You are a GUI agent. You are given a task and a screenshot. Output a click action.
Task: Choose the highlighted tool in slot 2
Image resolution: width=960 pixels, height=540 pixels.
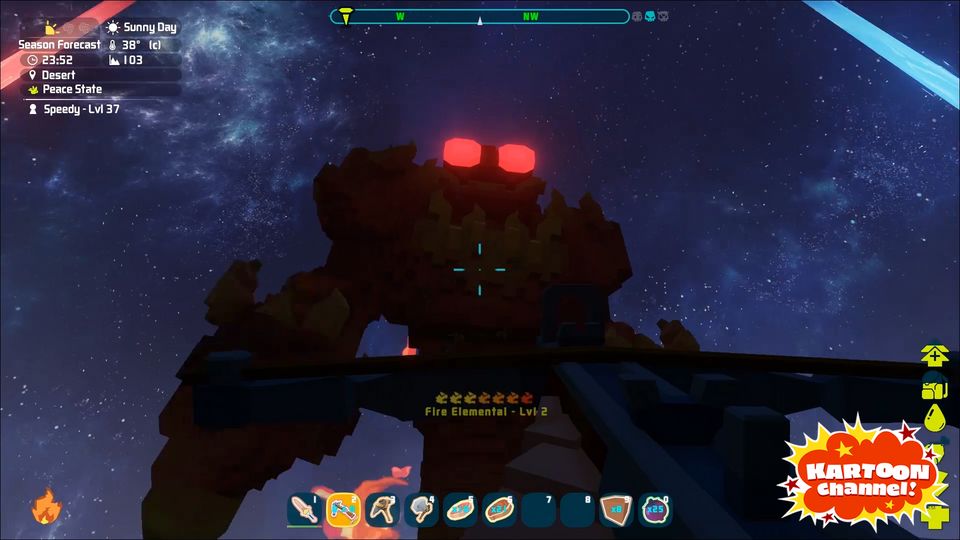point(343,510)
